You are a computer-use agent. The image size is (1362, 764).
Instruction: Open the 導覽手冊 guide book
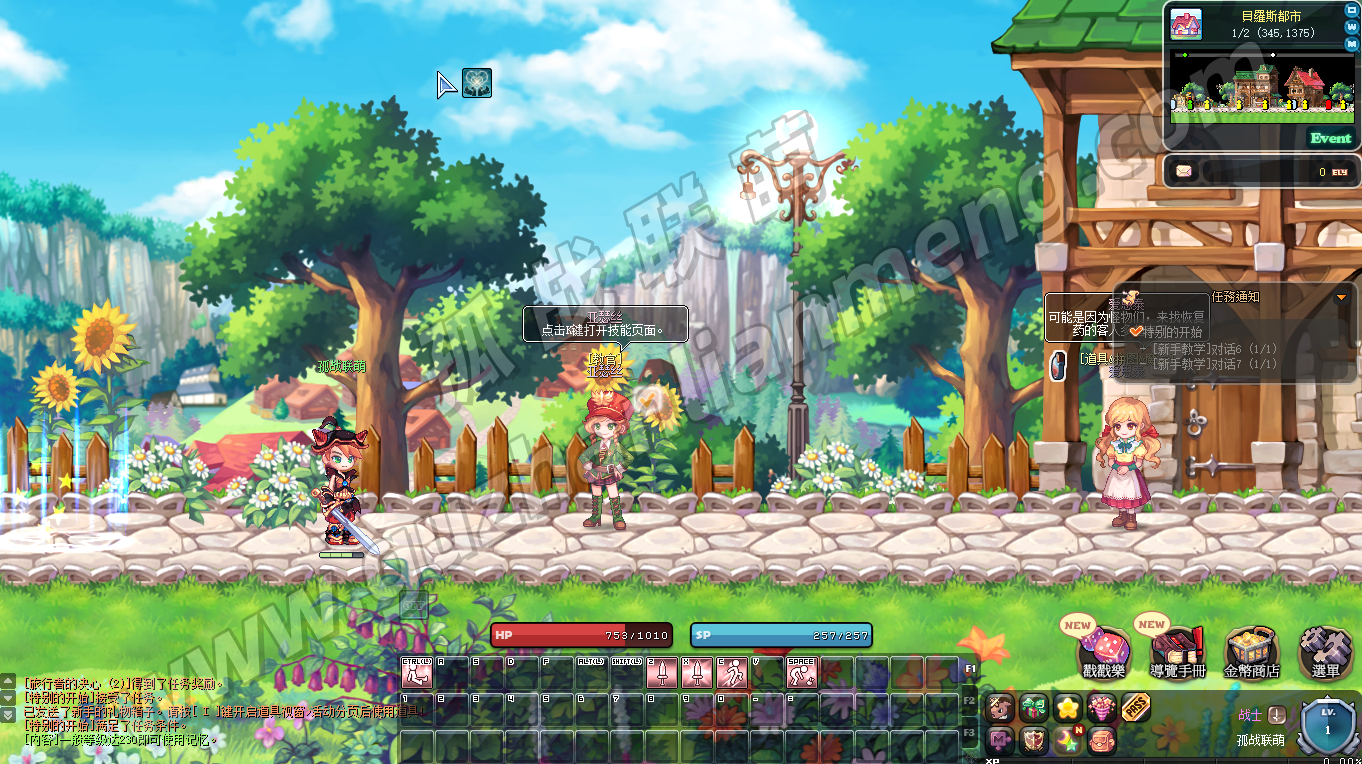tap(1178, 645)
